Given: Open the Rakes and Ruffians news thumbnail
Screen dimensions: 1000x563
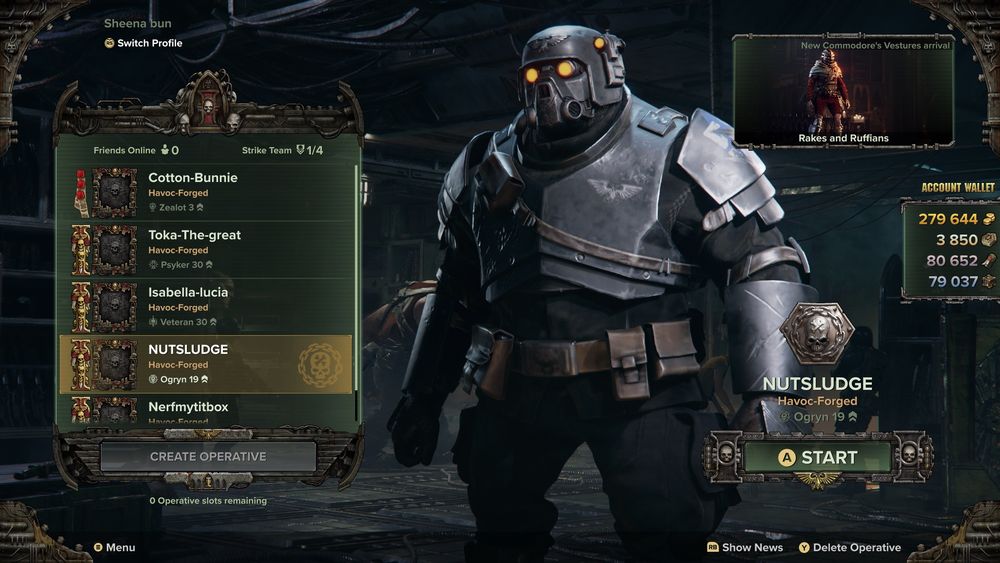Looking at the screenshot, I should [843, 91].
